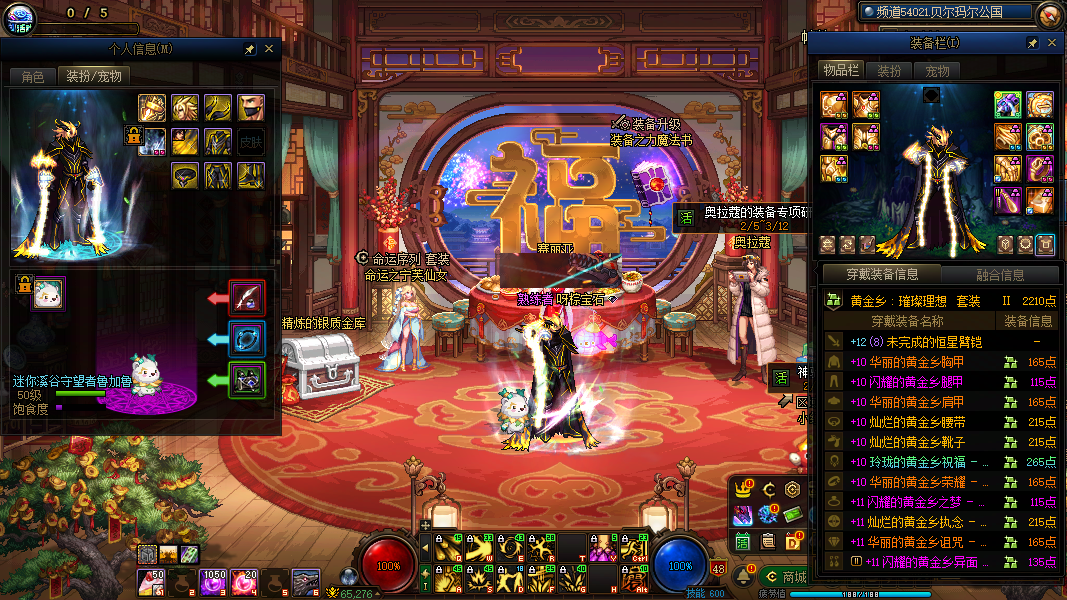Switch to the 角色 tab
1067x600 pixels.
pos(32,76)
